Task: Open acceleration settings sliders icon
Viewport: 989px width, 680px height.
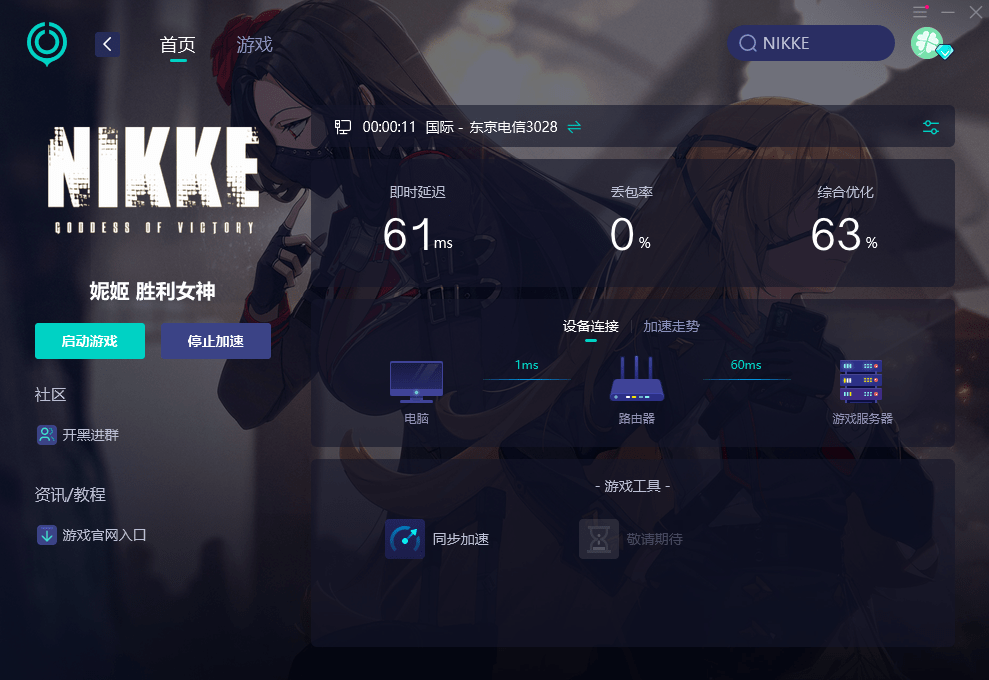Action: click(x=931, y=127)
